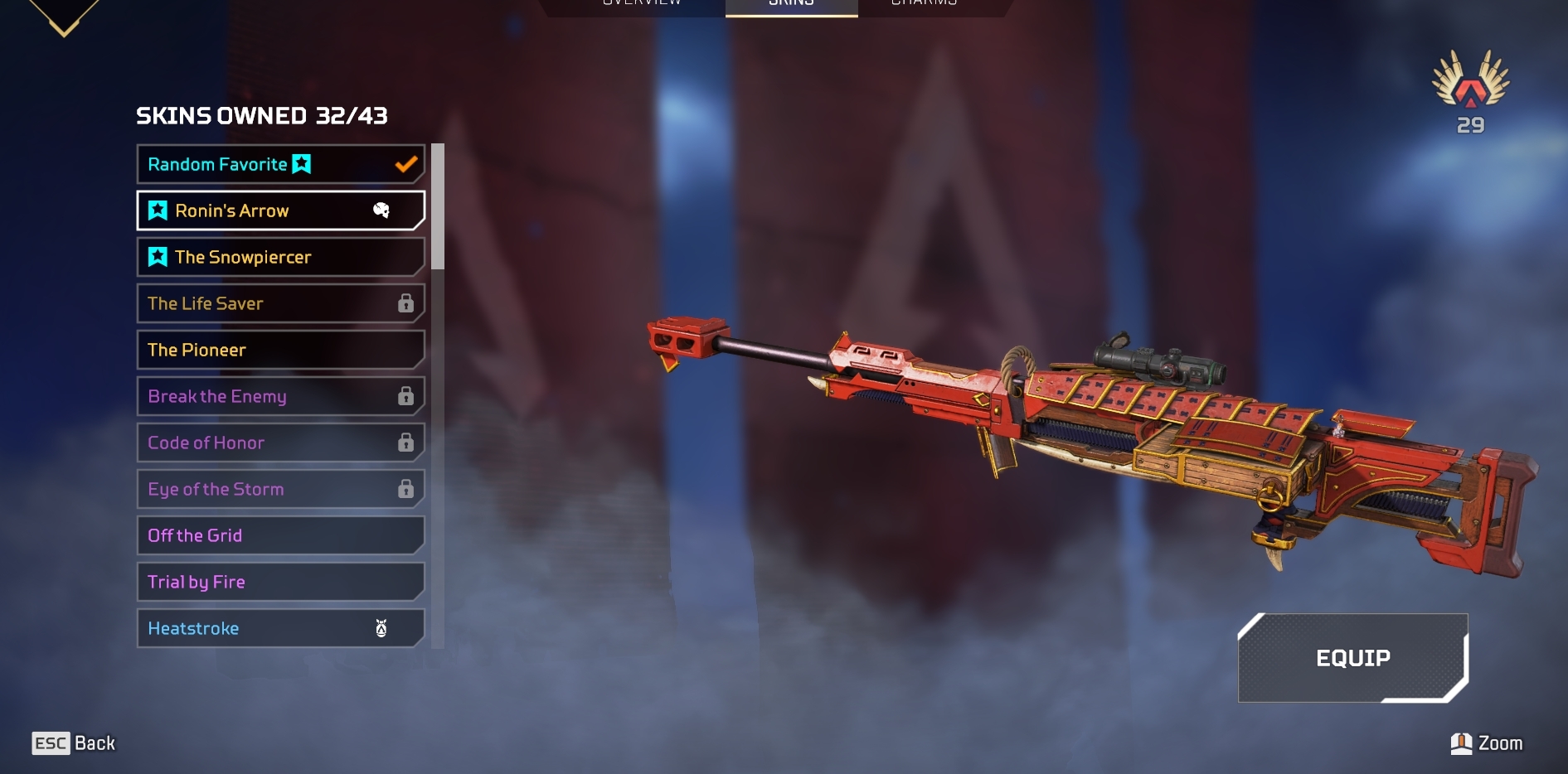This screenshot has height=774, width=1568.
Task: Go back with the Back button
Action: click(75, 743)
